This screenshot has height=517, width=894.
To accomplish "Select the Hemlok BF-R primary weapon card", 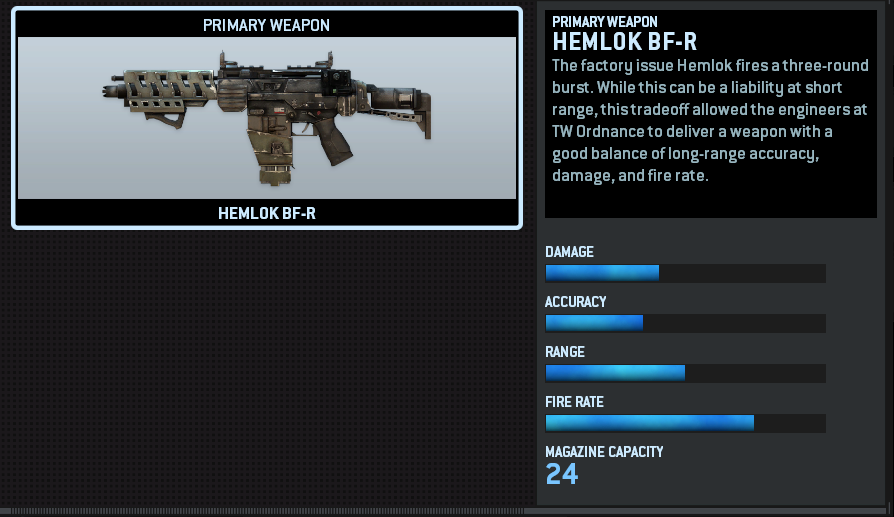I will point(267,118).
